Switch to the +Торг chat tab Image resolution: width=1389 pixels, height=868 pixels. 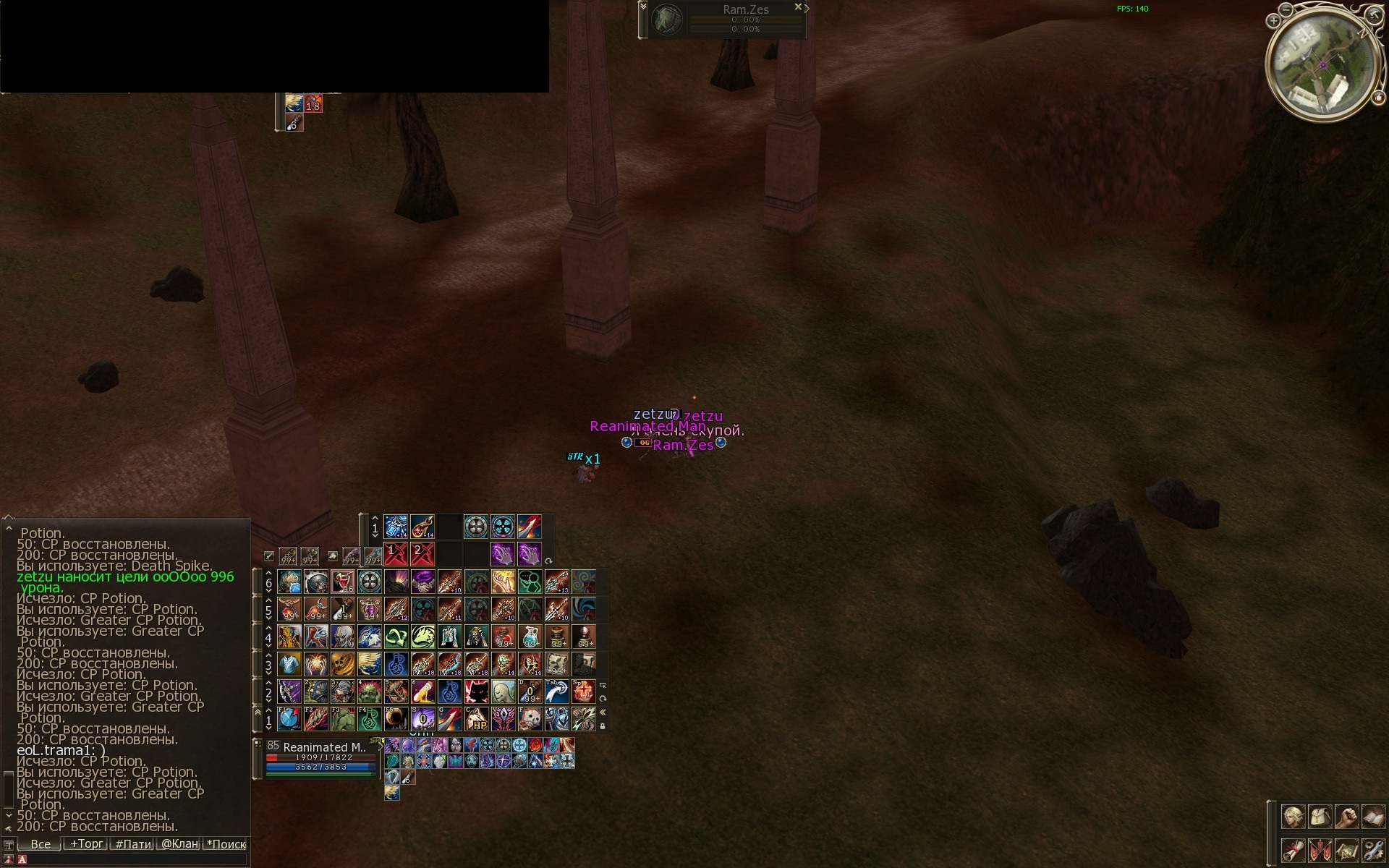point(86,843)
